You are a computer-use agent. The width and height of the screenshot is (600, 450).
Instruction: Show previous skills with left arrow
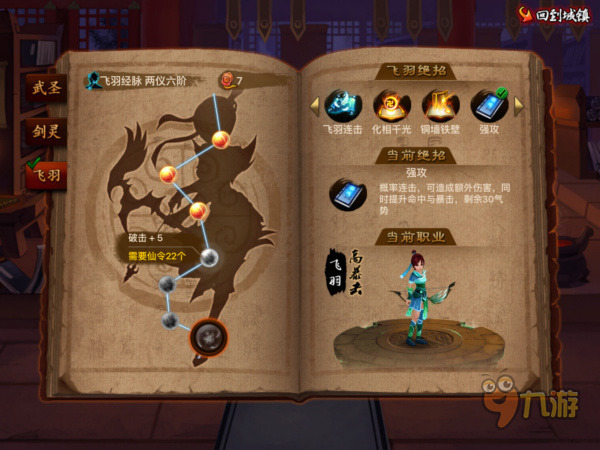(x=313, y=104)
